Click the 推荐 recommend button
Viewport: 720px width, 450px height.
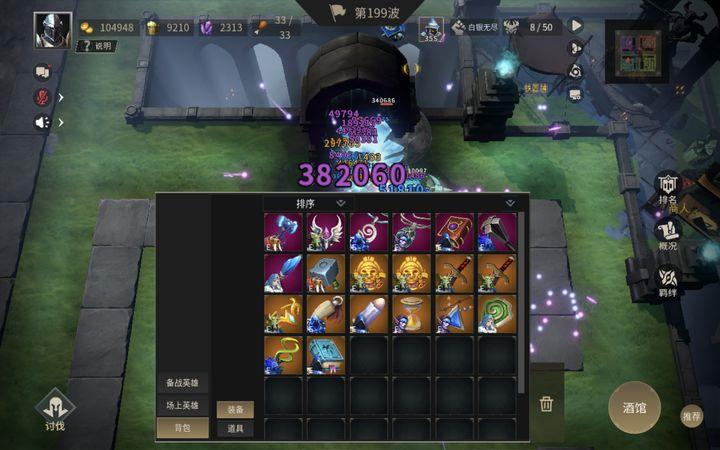(691, 415)
